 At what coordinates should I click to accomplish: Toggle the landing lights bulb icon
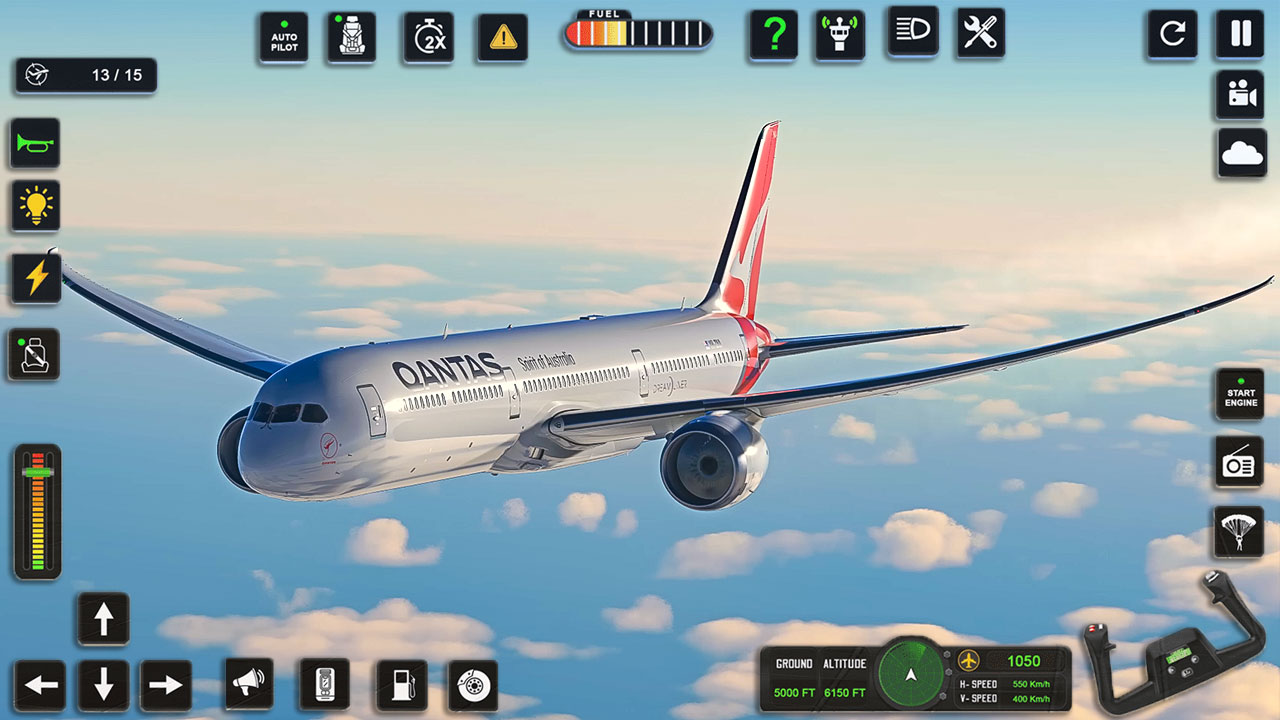pos(33,207)
